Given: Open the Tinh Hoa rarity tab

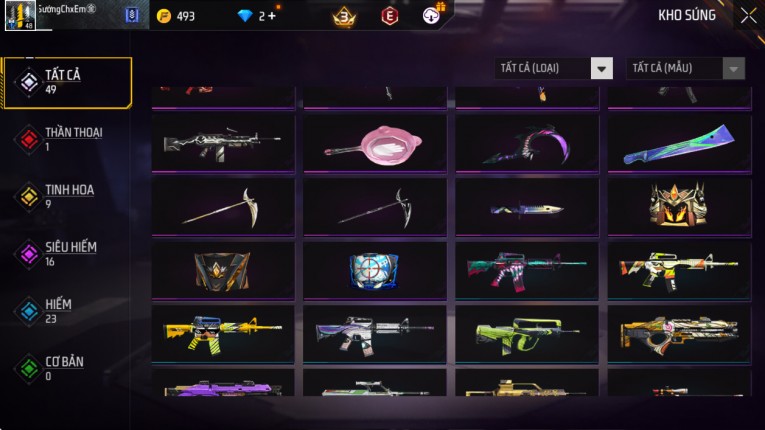Looking at the screenshot, I should click(x=67, y=196).
